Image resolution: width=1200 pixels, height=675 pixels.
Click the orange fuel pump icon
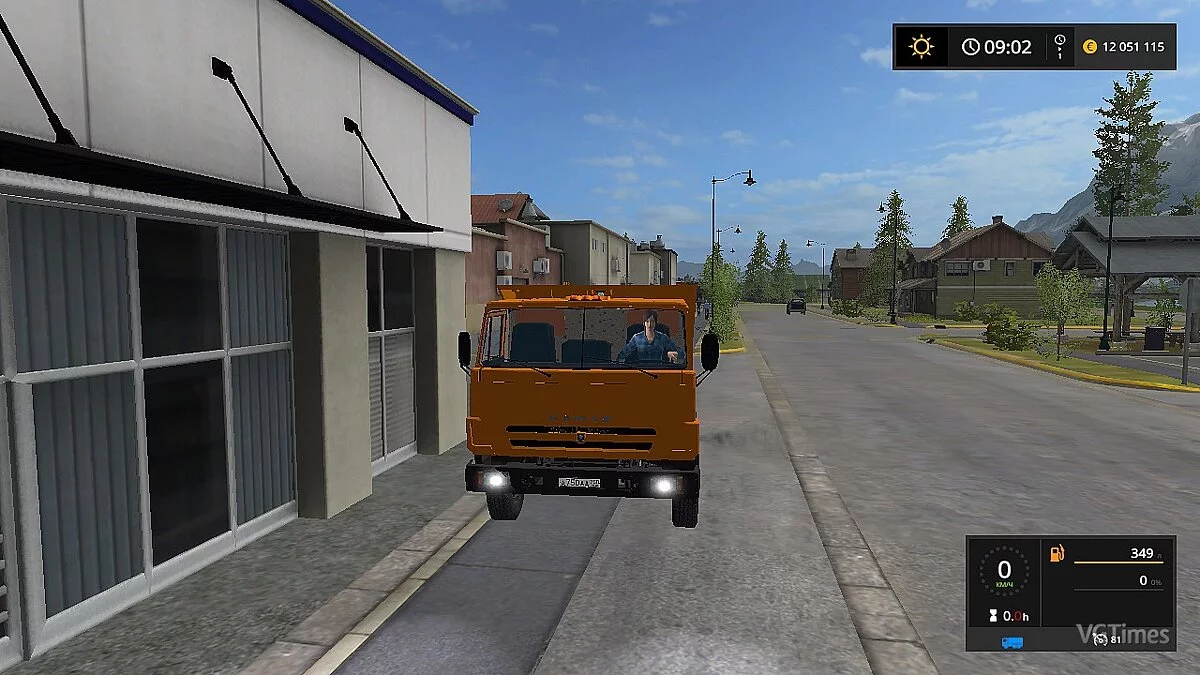pos(1057,553)
